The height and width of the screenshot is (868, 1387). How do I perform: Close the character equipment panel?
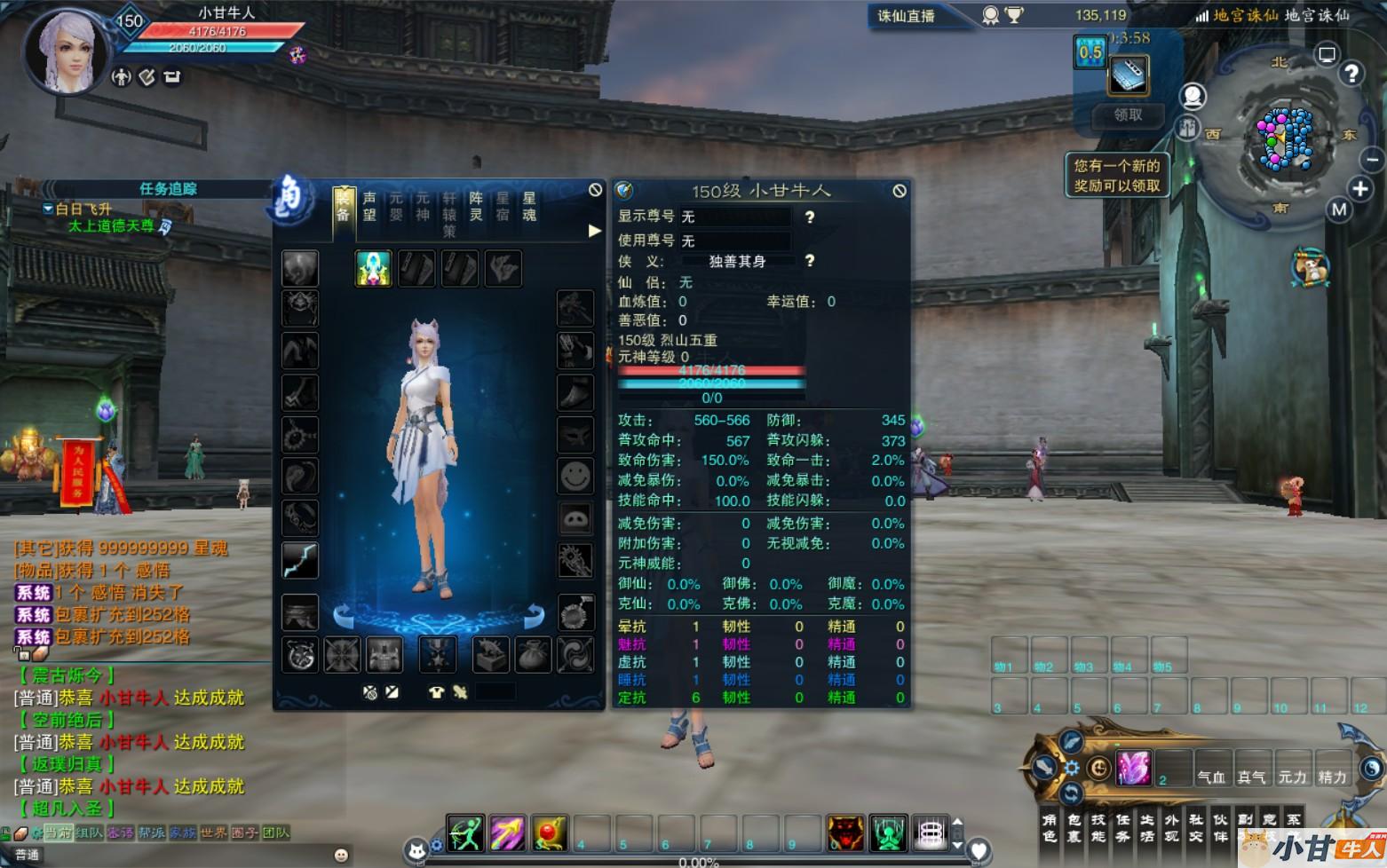(595, 190)
